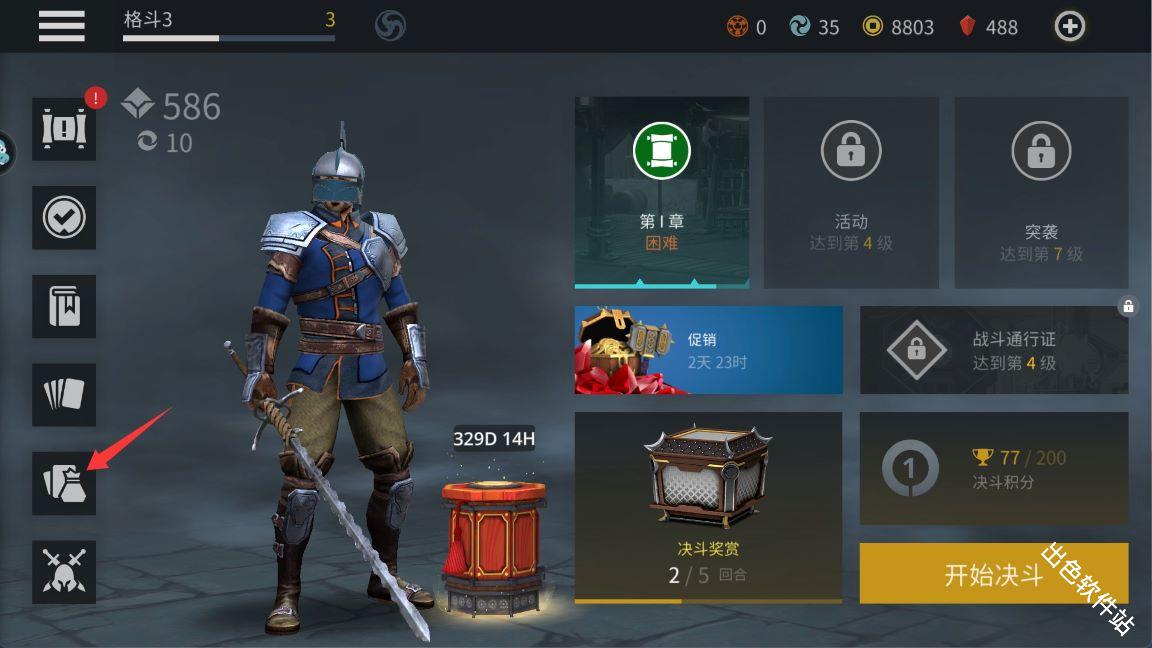1152x648 pixels.
Task: Click the swirl emblem beside the level bar
Action: pyautogui.click(x=390, y=26)
